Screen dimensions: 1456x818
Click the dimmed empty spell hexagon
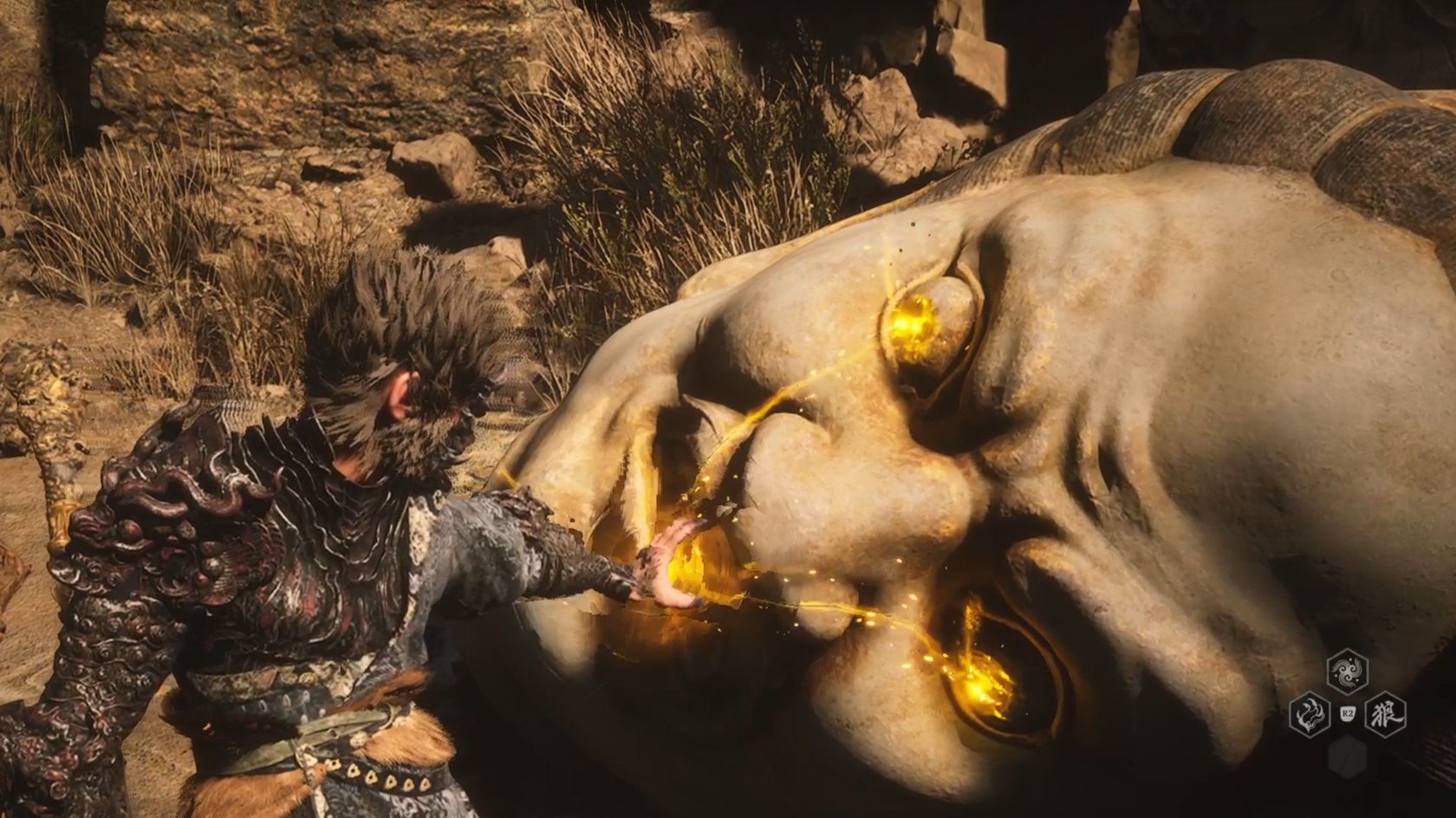coord(1348,756)
